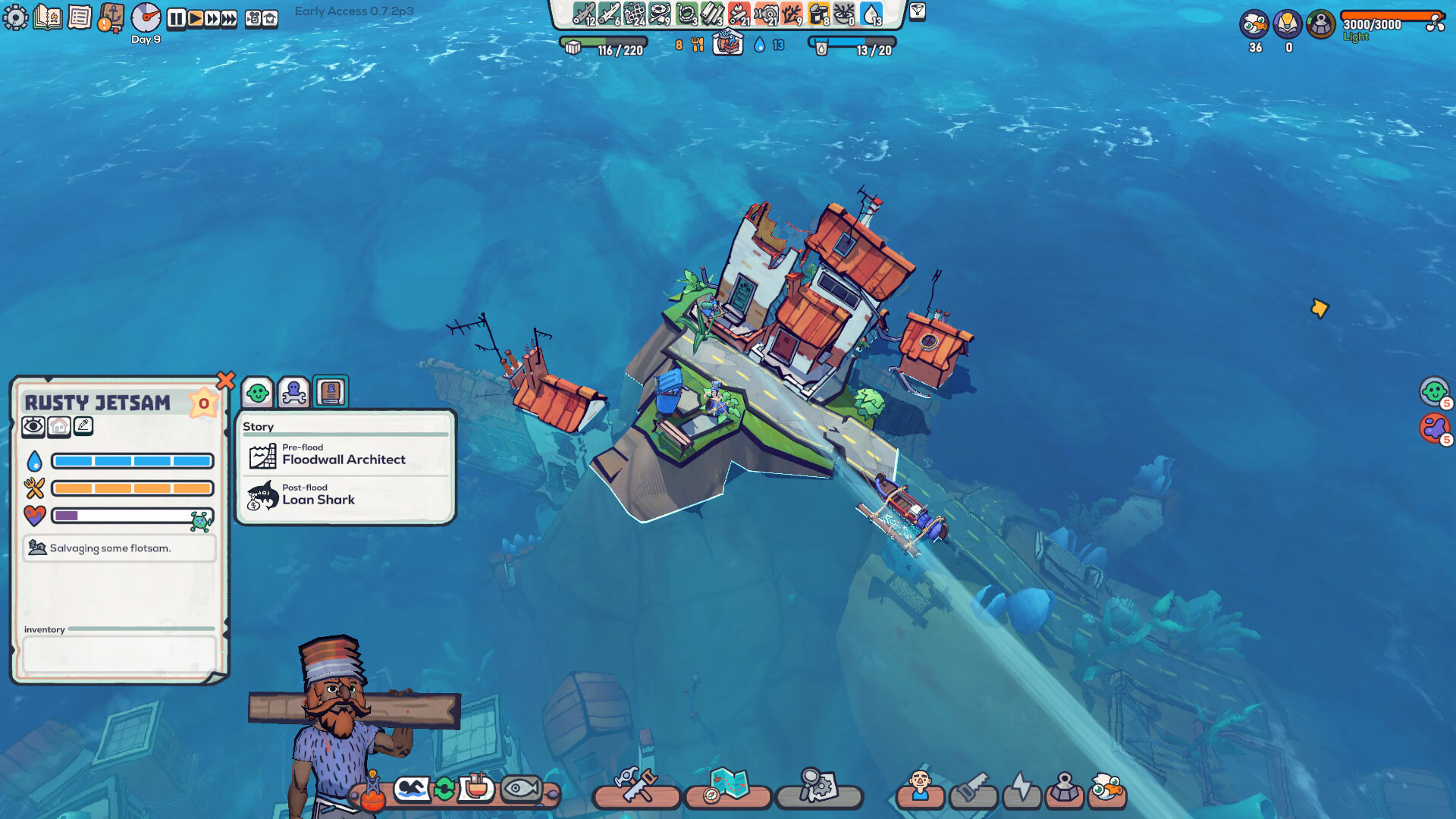Open the camera mode icon near playback controls
Viewport: 1456px width, 819px height.
[253, 17]
